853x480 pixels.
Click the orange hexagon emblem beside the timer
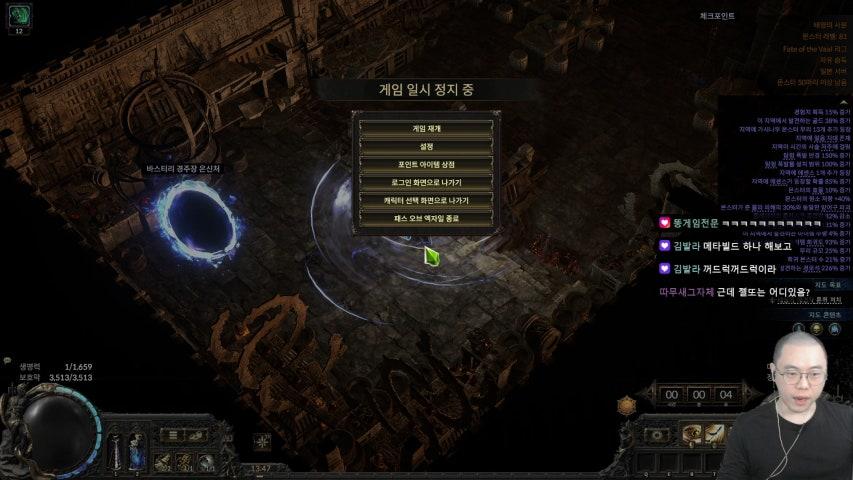(627, 404)
